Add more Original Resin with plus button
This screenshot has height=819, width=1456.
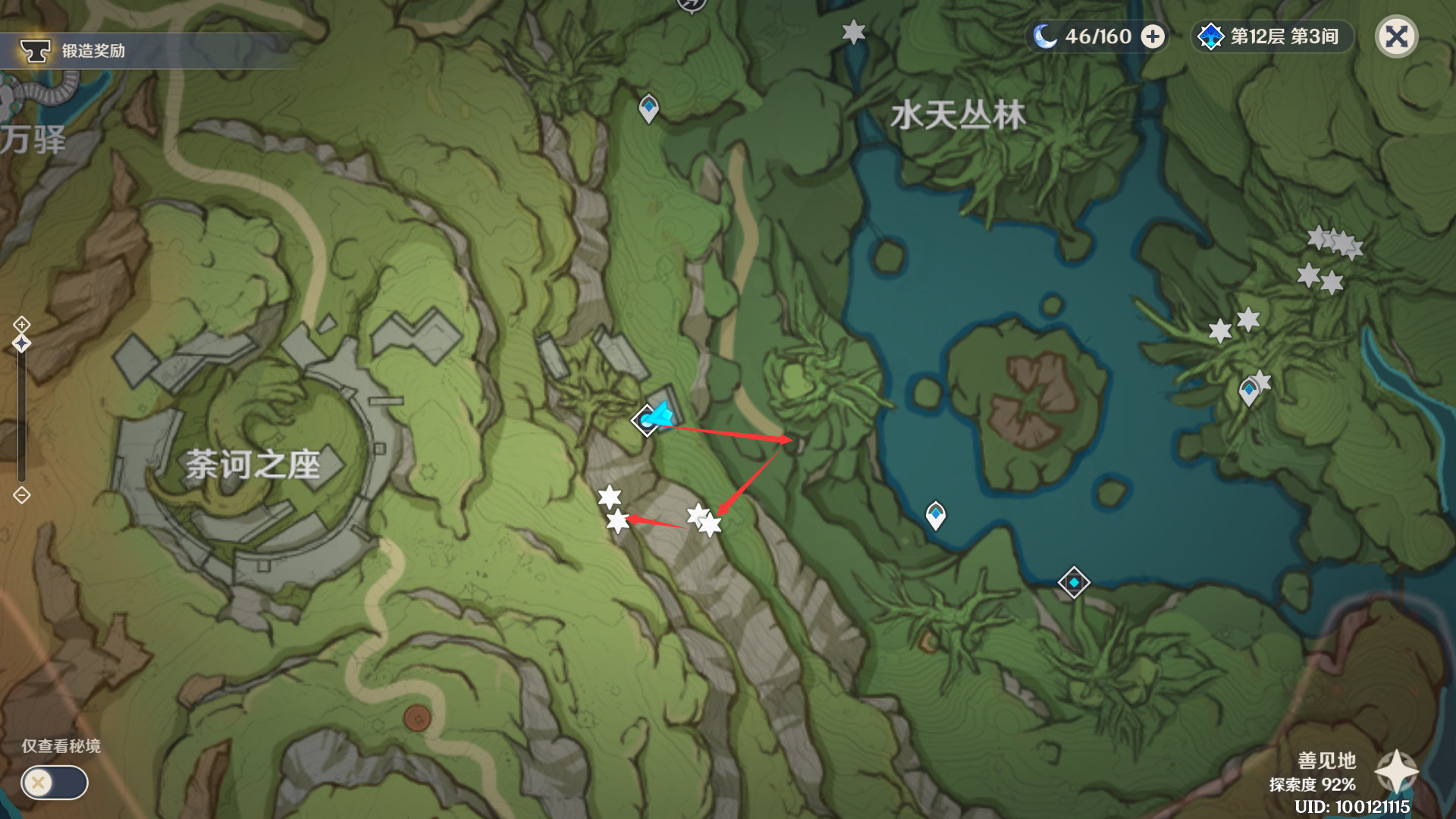click(x=1153, y=36)
